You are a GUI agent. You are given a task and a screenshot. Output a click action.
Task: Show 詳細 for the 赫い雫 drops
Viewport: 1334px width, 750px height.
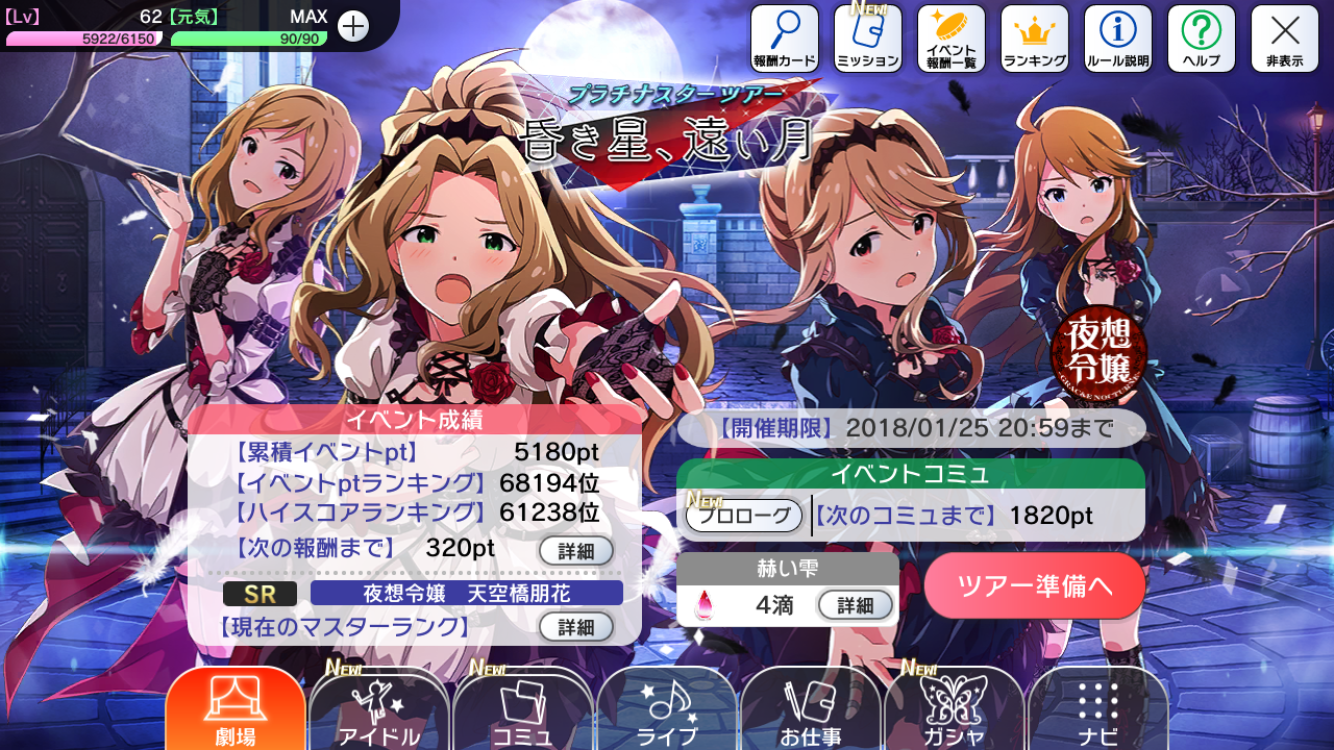point(855,605)
